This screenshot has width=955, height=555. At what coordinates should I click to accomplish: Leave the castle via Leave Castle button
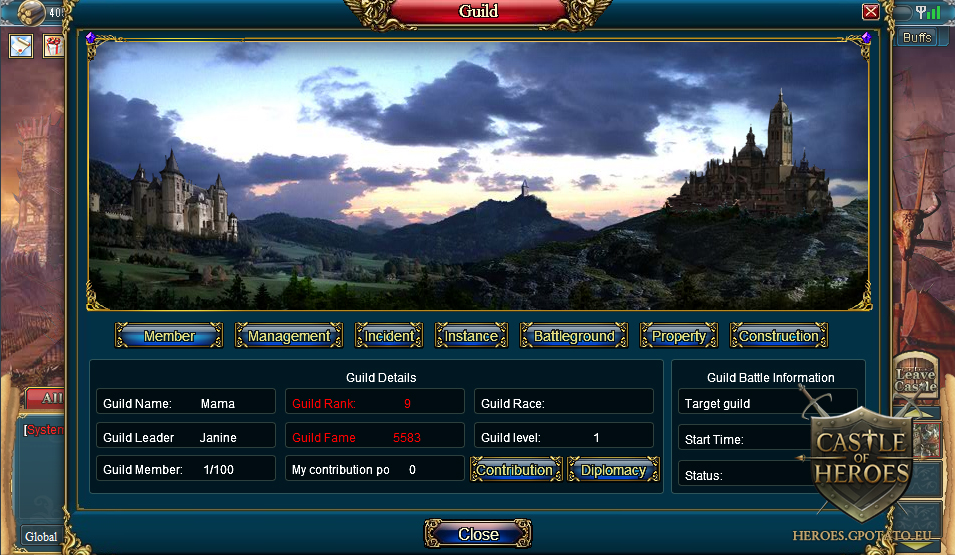click(x=915, y=377)
